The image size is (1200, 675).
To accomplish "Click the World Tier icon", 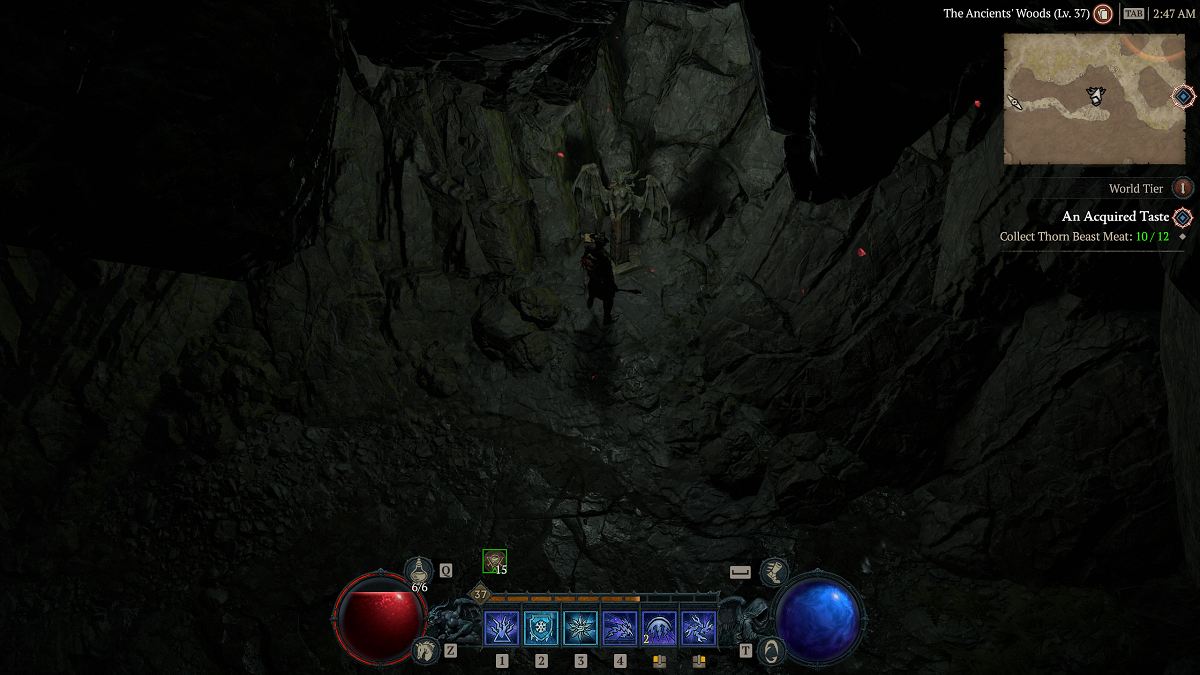I will [1183, 188].
